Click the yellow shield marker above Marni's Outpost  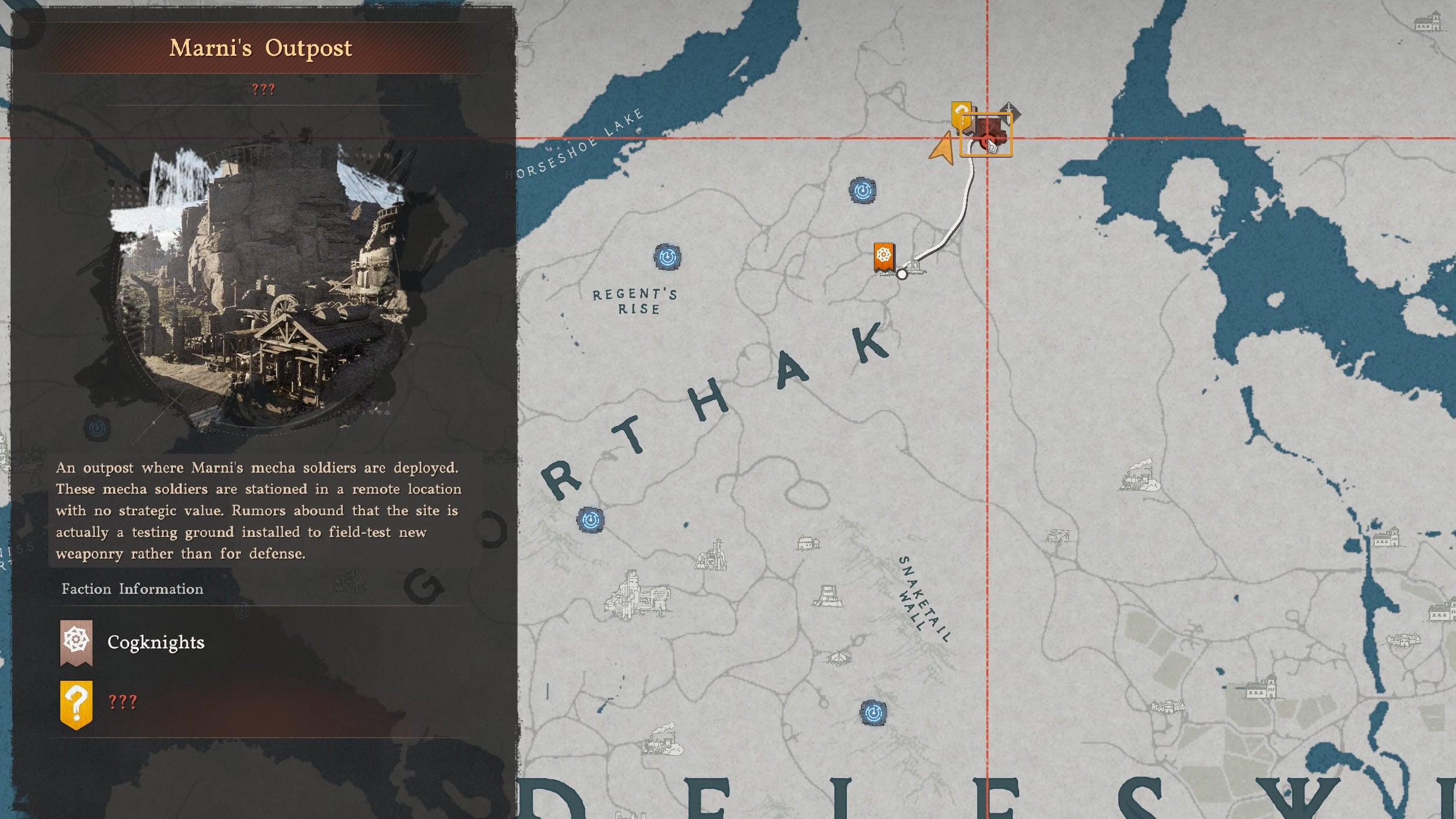961,113
